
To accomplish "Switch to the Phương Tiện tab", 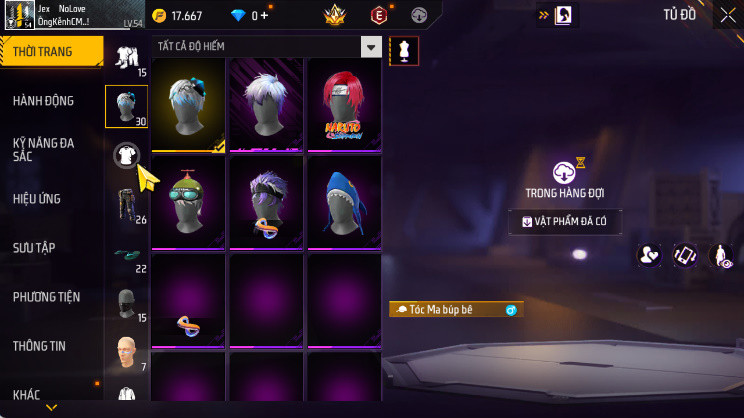I will 46,297.
